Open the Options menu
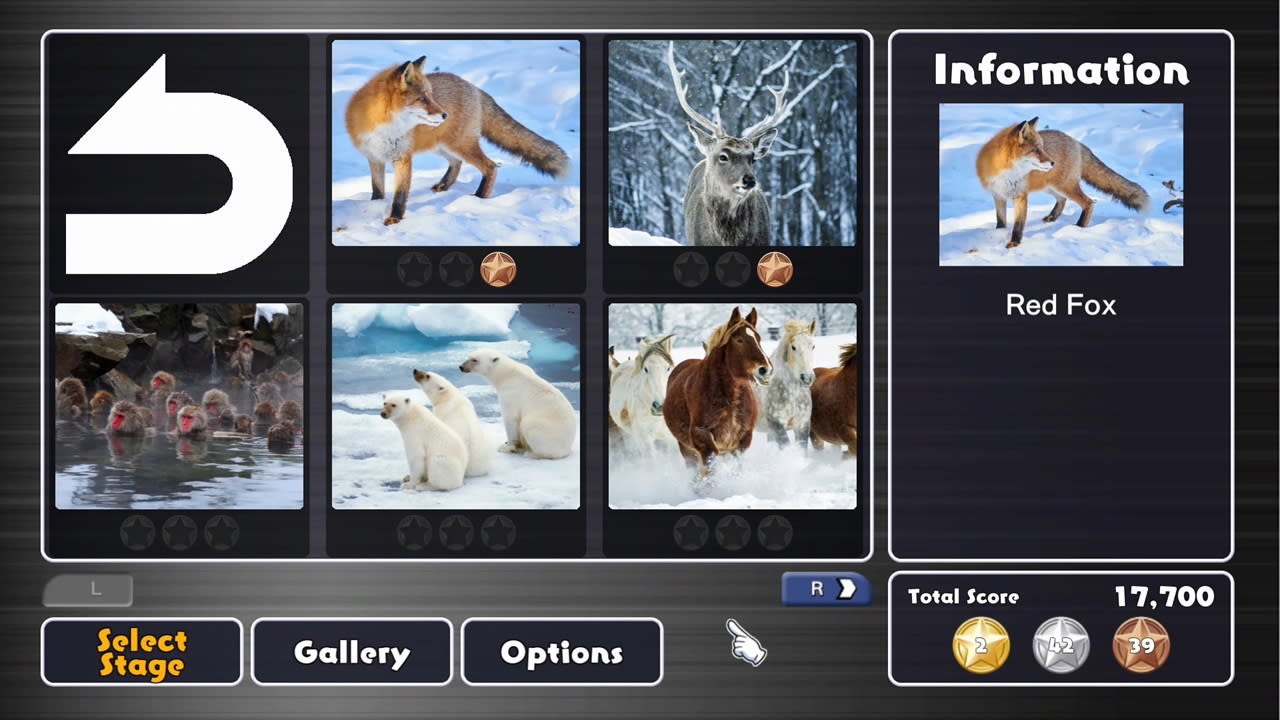 click(561, 652)
